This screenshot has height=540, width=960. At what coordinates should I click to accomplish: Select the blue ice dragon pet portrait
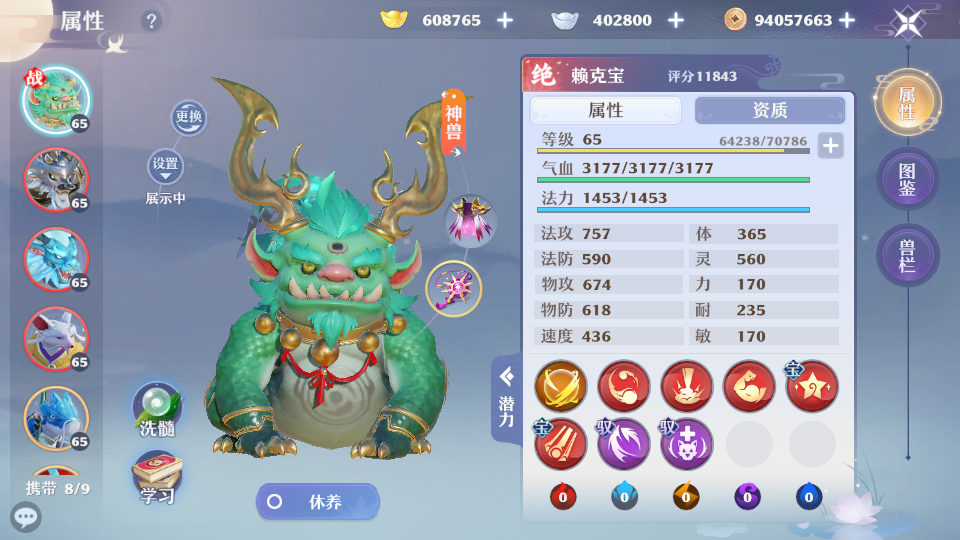click(56, 257)
